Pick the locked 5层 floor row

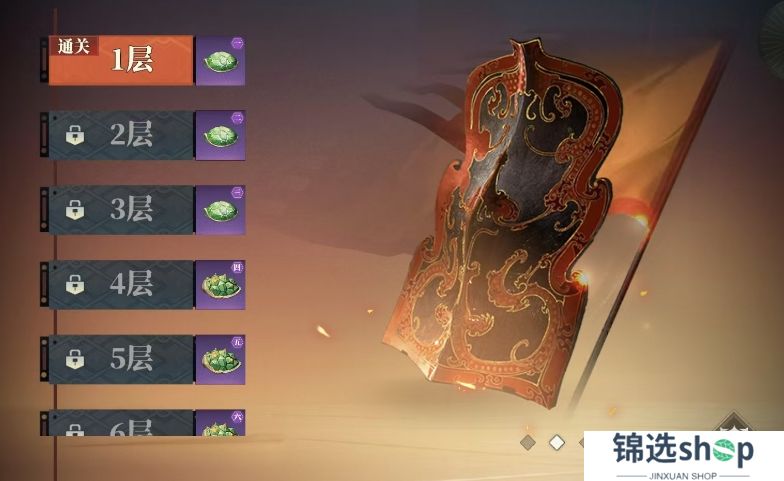120,359
